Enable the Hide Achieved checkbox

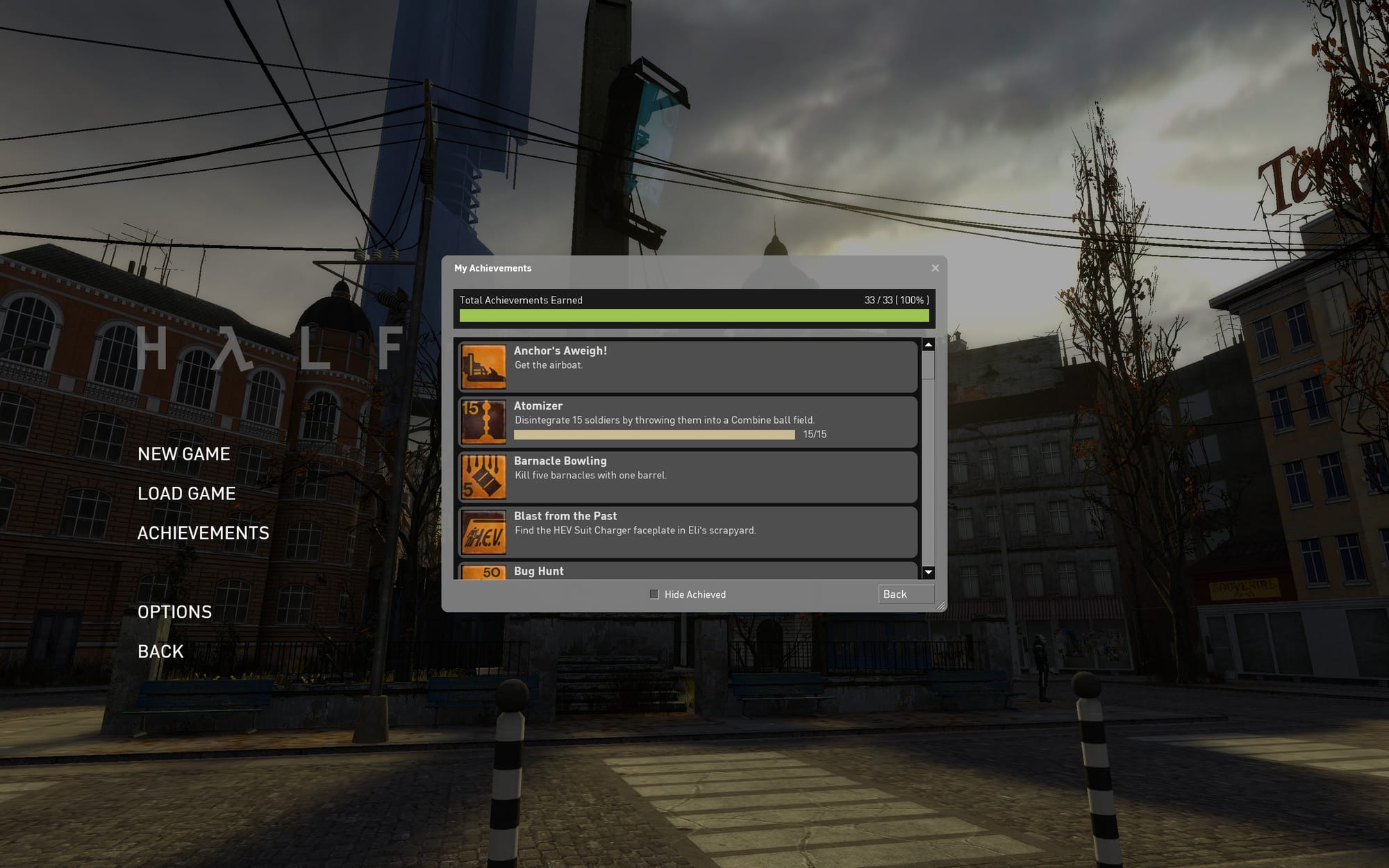click(x=654, y=594)
